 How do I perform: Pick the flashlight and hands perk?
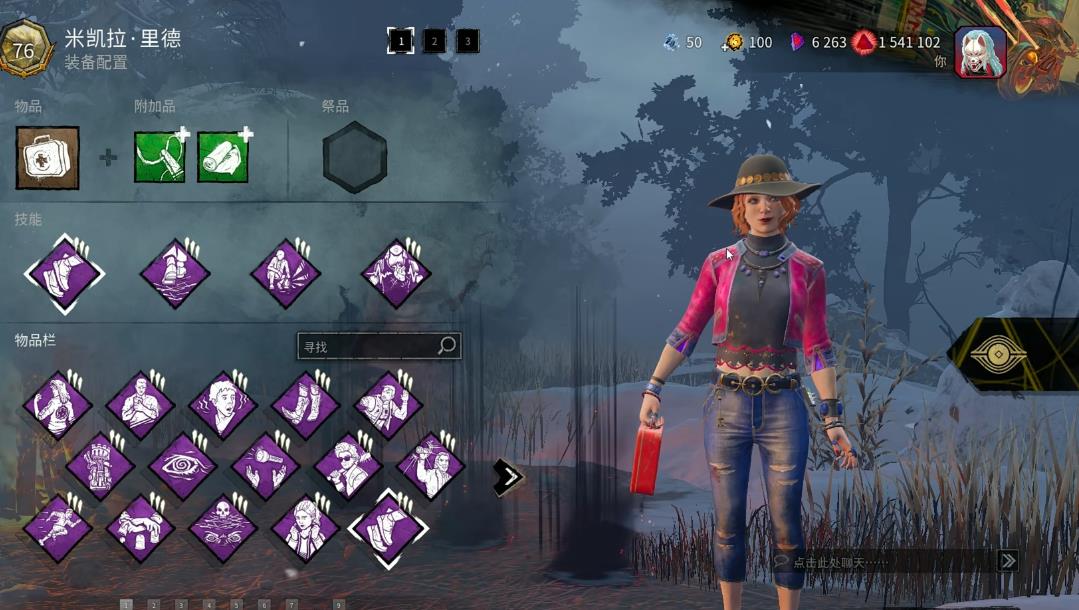(x=265, y=466)
